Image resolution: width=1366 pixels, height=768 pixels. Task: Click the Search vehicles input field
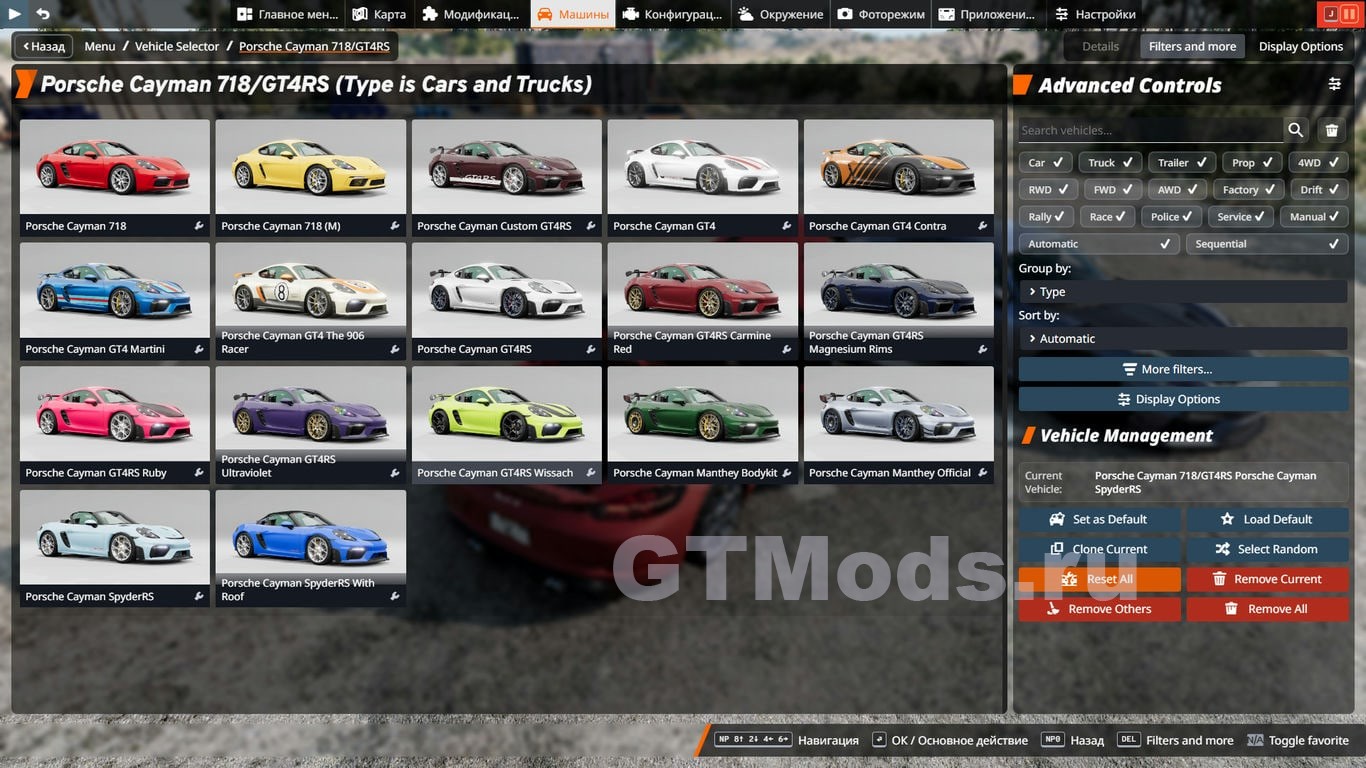coord(1150,130)
